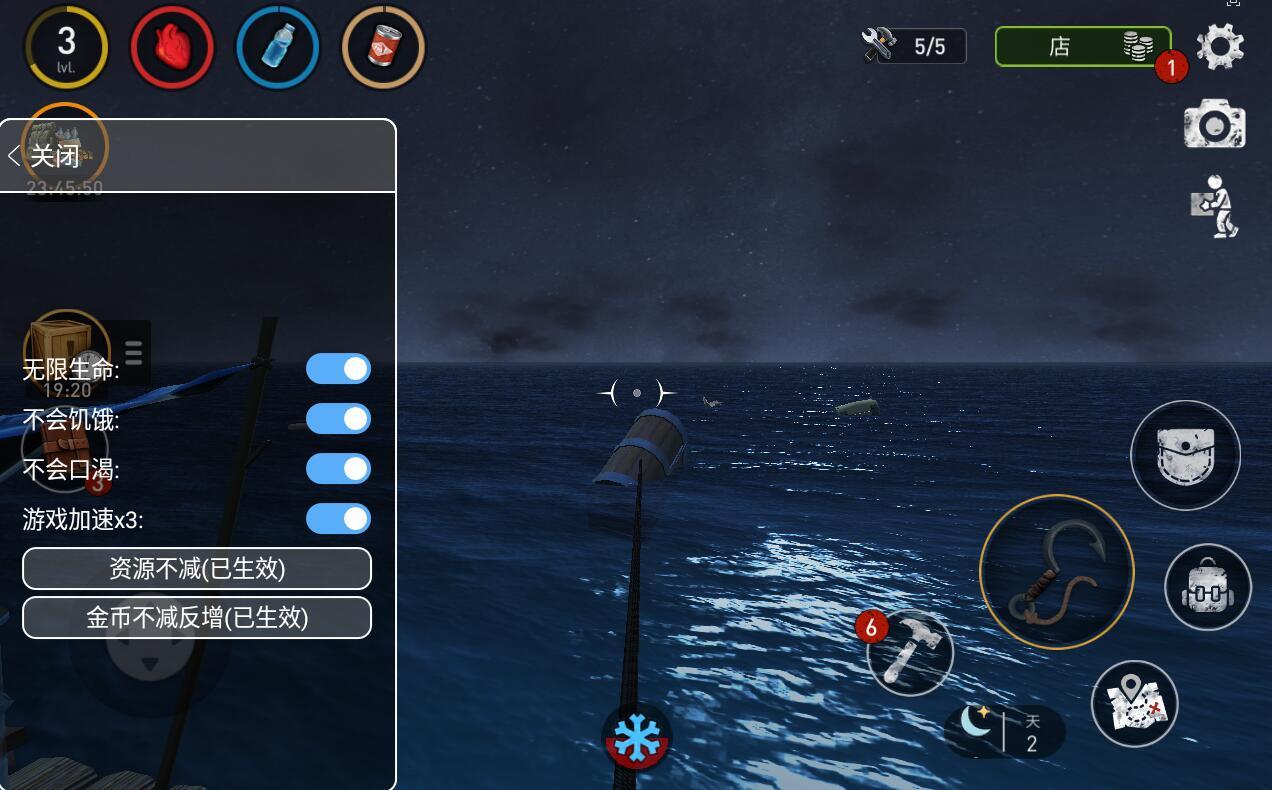This screenshot has height=790, width=1272.
Task: Select the water bottle thirst icon
Action: click(x=278, y=47)
